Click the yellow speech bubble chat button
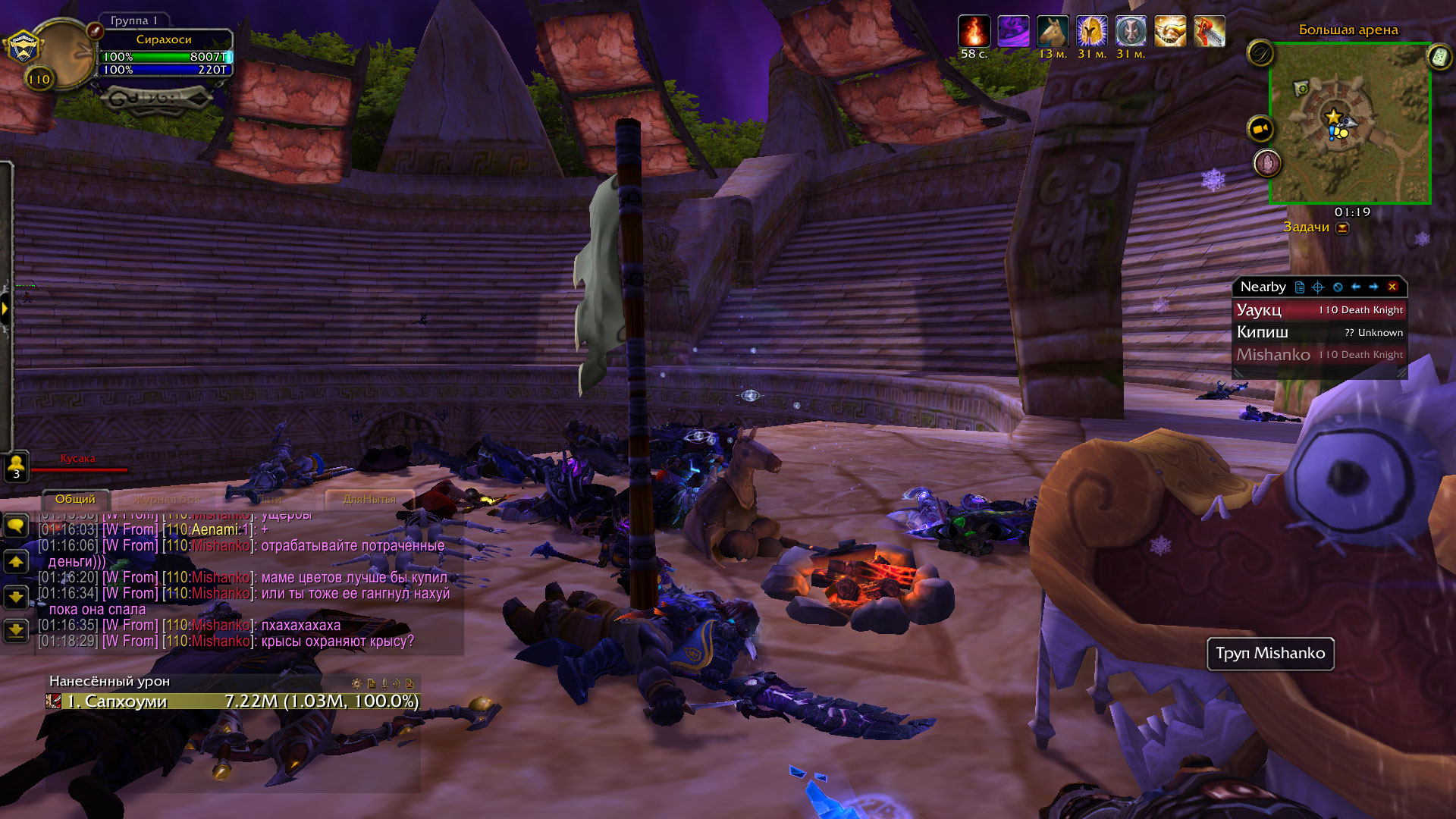The width and height of the screenshot is (1456, 819). pos(16,526)
